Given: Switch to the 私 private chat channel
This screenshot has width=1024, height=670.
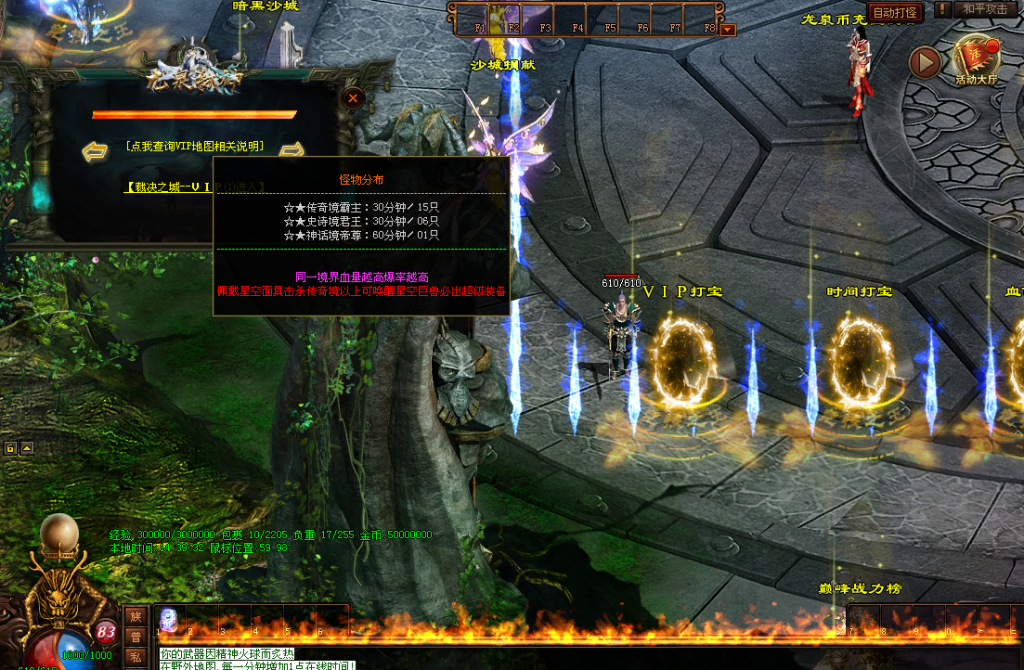Looking at the screenshot, I should click(x=135, y=656).
